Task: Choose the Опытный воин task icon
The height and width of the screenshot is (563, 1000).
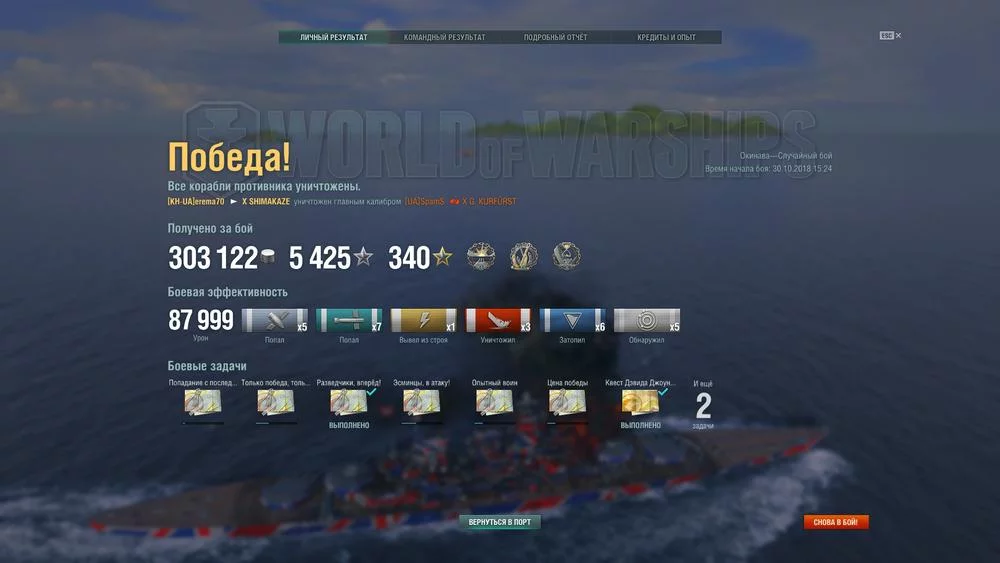Action: pos(494,402)
